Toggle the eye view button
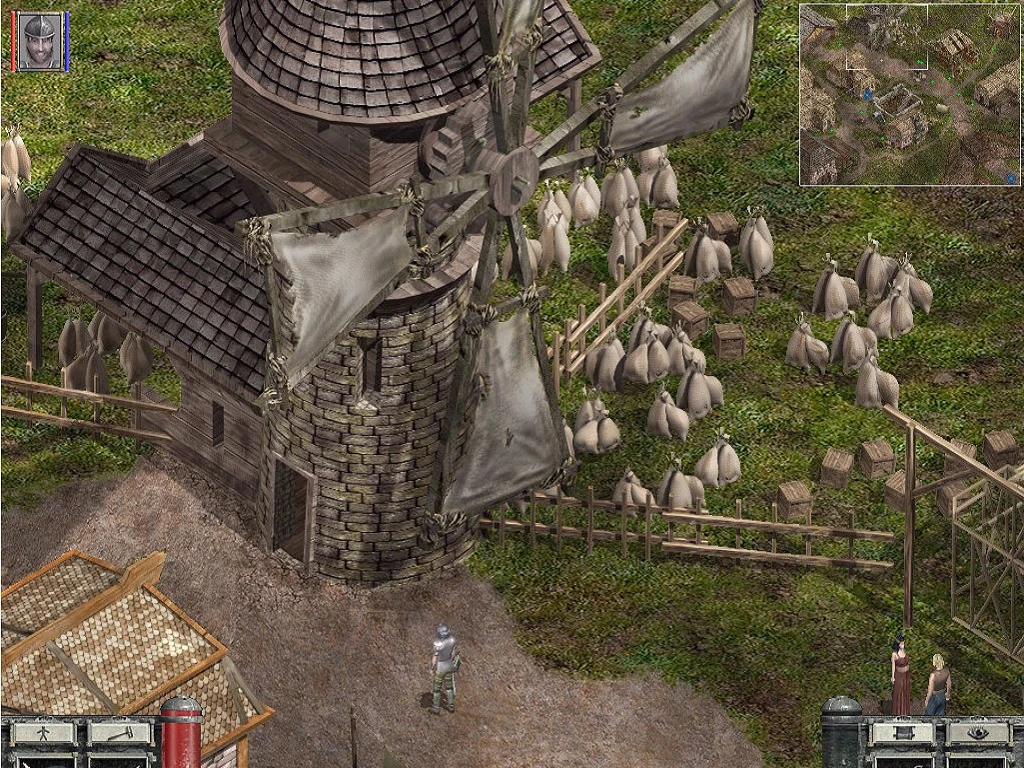Image resolution: width=1024 pixels, height=768 pixels. pos(977,733)
